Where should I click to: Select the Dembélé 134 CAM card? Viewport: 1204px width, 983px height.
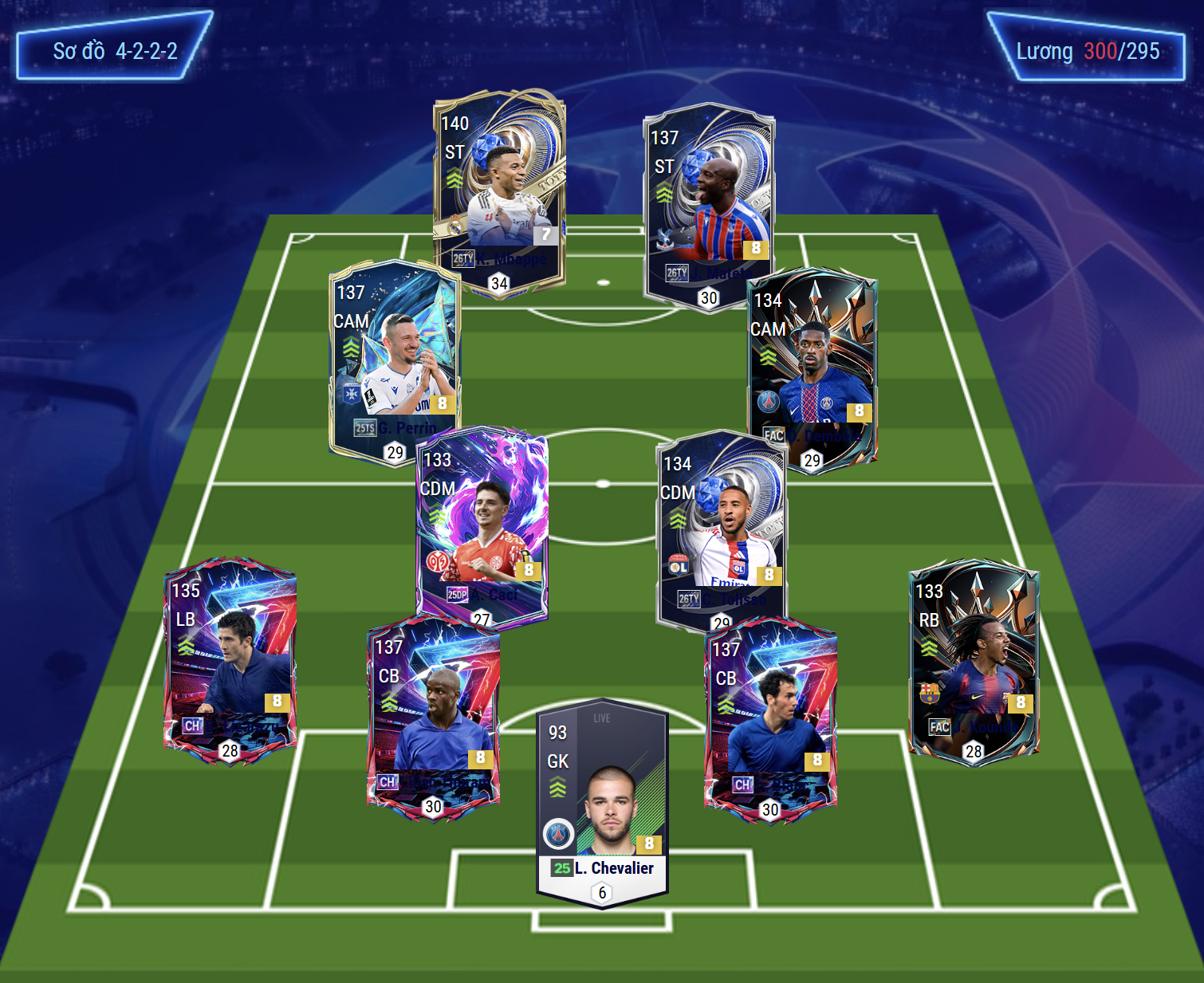coord(813,368)
